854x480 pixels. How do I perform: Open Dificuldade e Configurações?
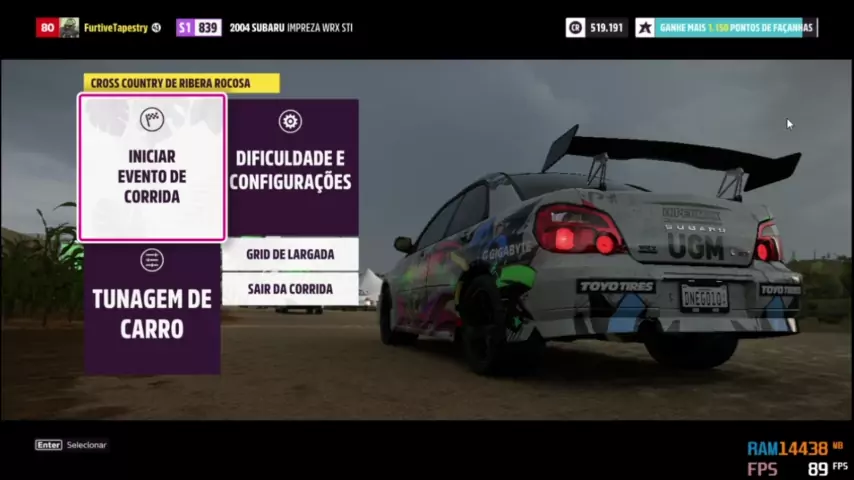(290, 167)
